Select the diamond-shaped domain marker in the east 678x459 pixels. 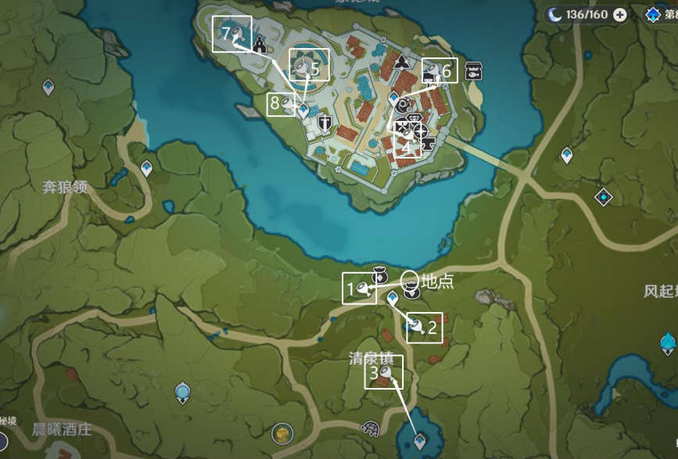coord(603,196)
